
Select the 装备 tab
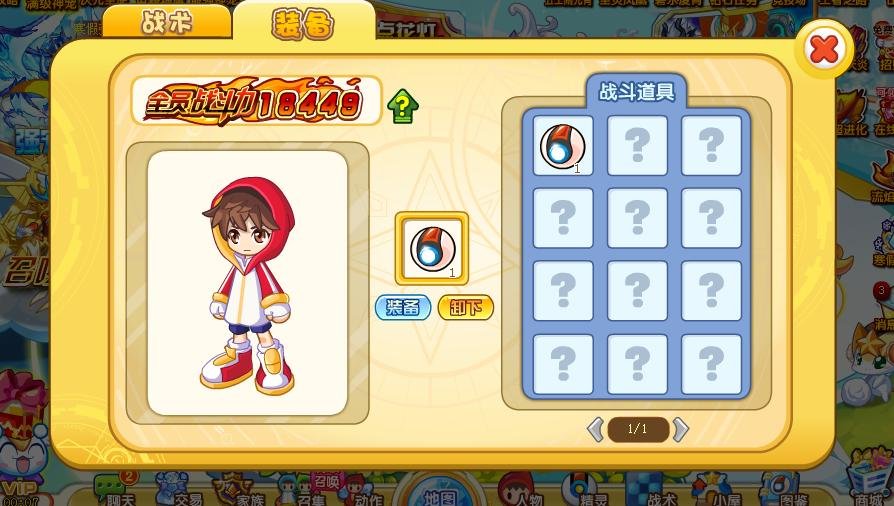[303, 24]
